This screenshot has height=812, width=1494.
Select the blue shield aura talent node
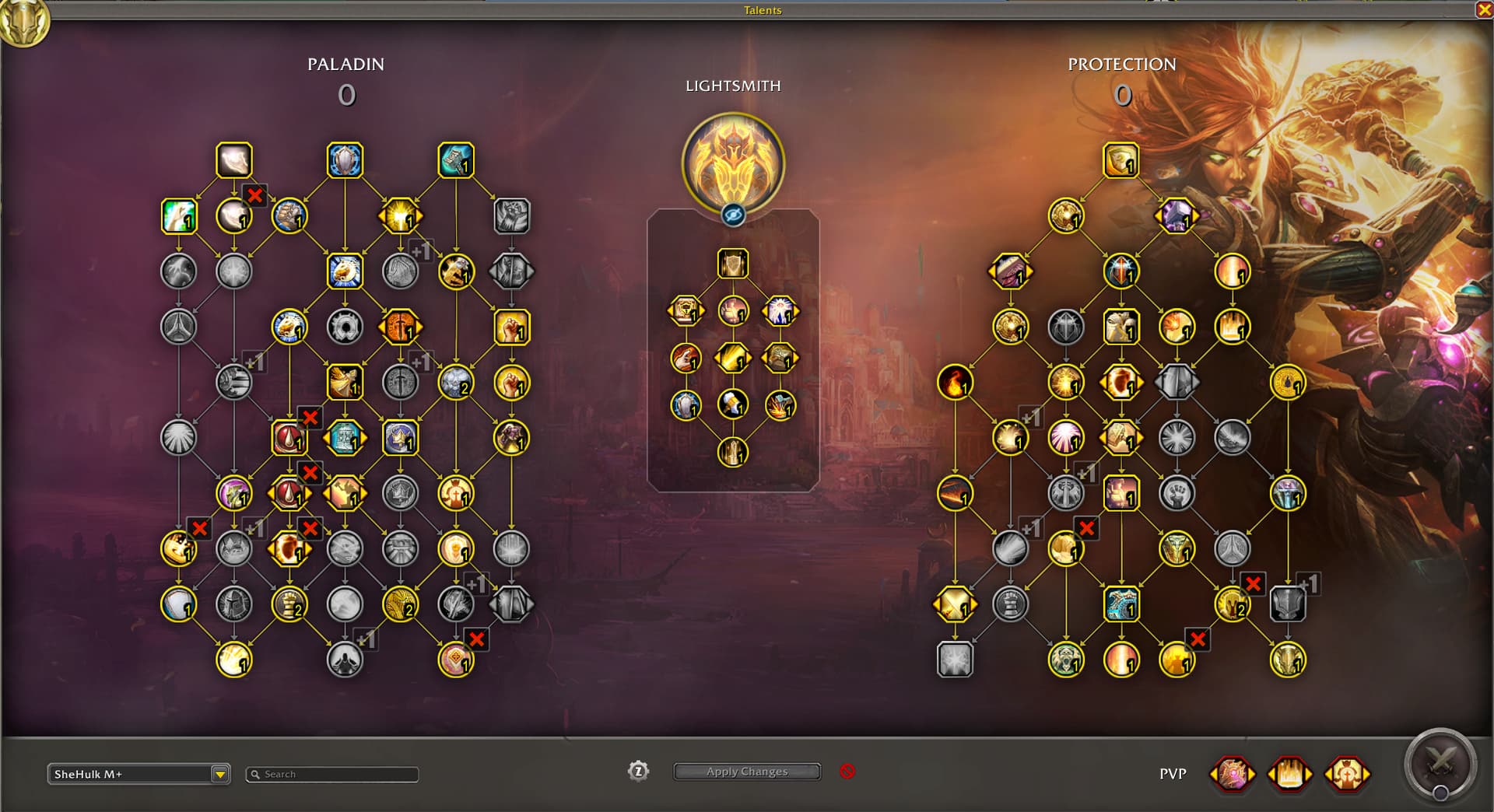[x=345, y=160]
